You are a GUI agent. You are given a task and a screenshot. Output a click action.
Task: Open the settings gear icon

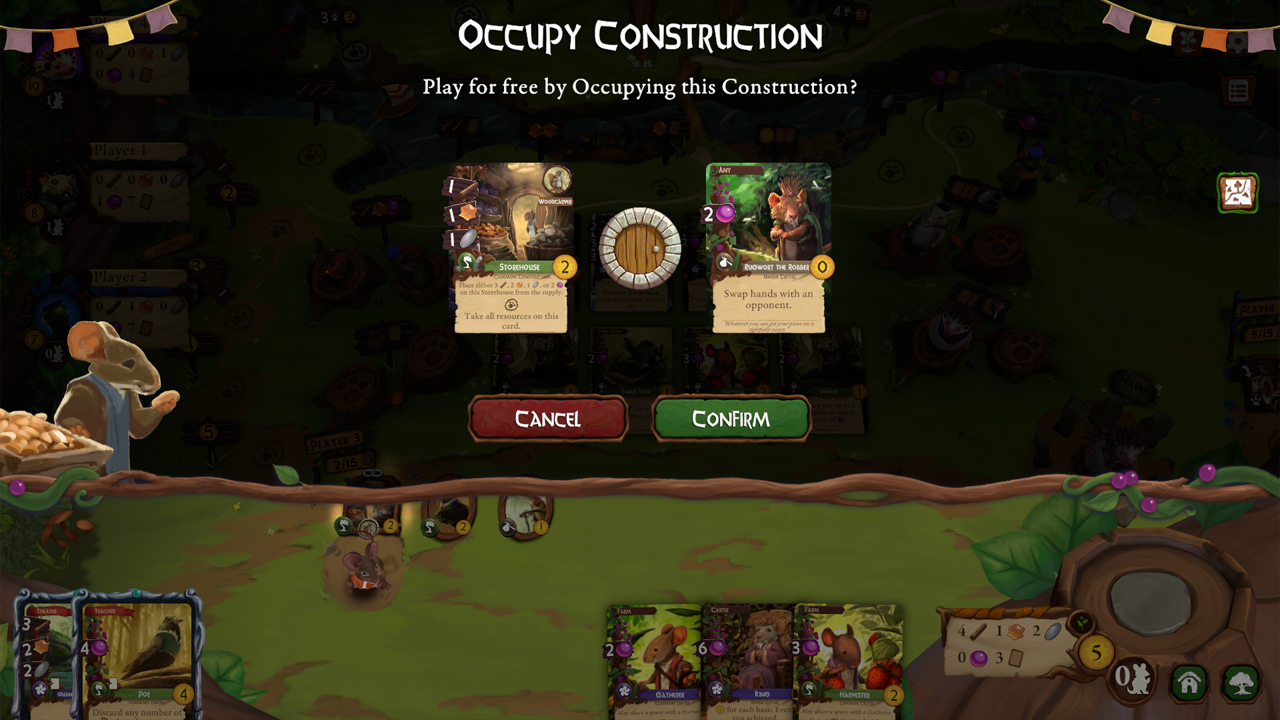(x=1238, y=42)
